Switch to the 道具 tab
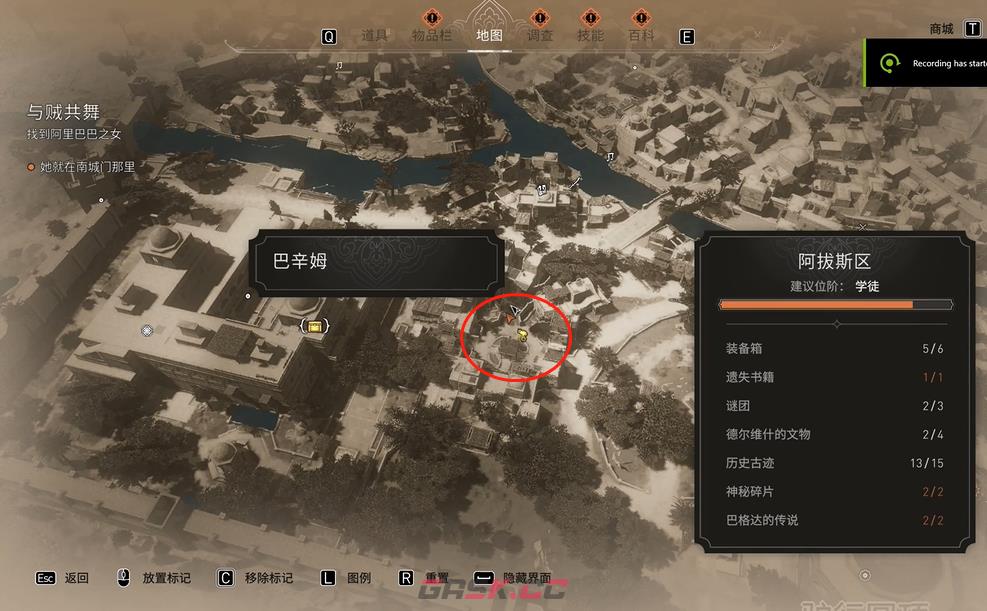Screen dimensions: 987x611 (x=374, y=36)
